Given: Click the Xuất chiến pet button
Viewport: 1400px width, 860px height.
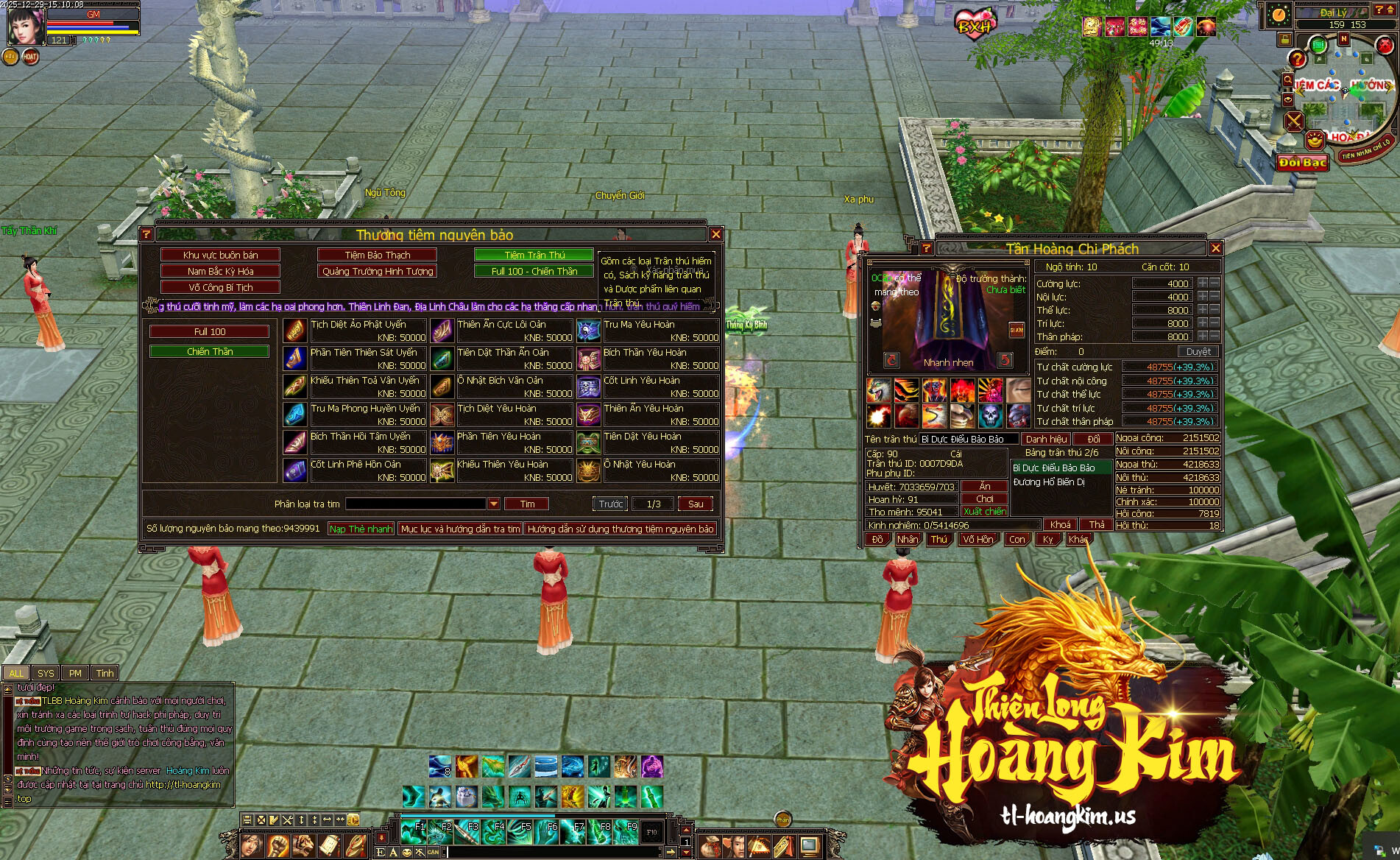Looking at the screenshot, I should coord(984,511).
